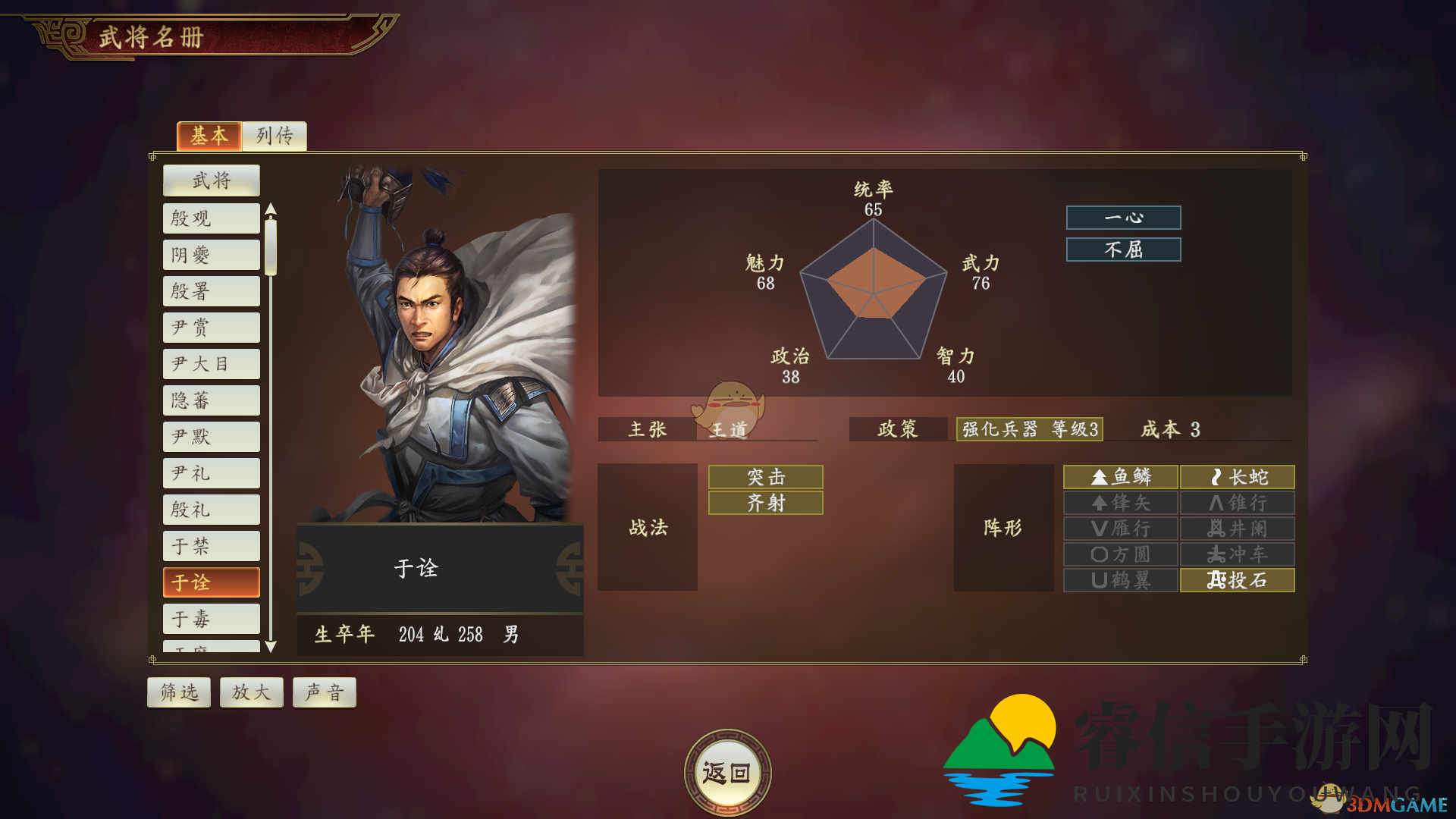
Task: Toggle the 齐射 tactic entry
Action: click(765, 503)
